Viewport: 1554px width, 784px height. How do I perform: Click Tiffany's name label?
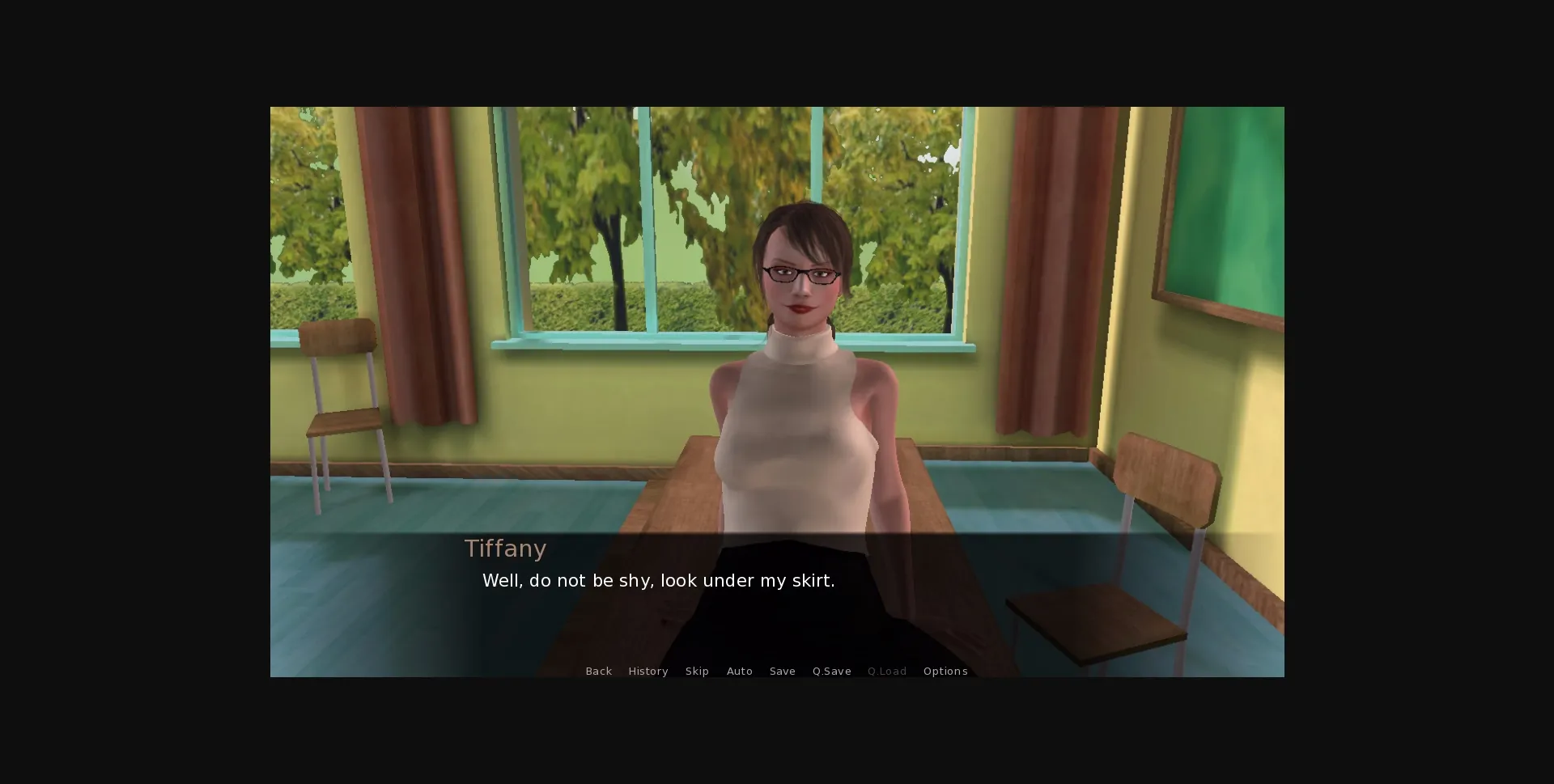[x=506, y=549]
